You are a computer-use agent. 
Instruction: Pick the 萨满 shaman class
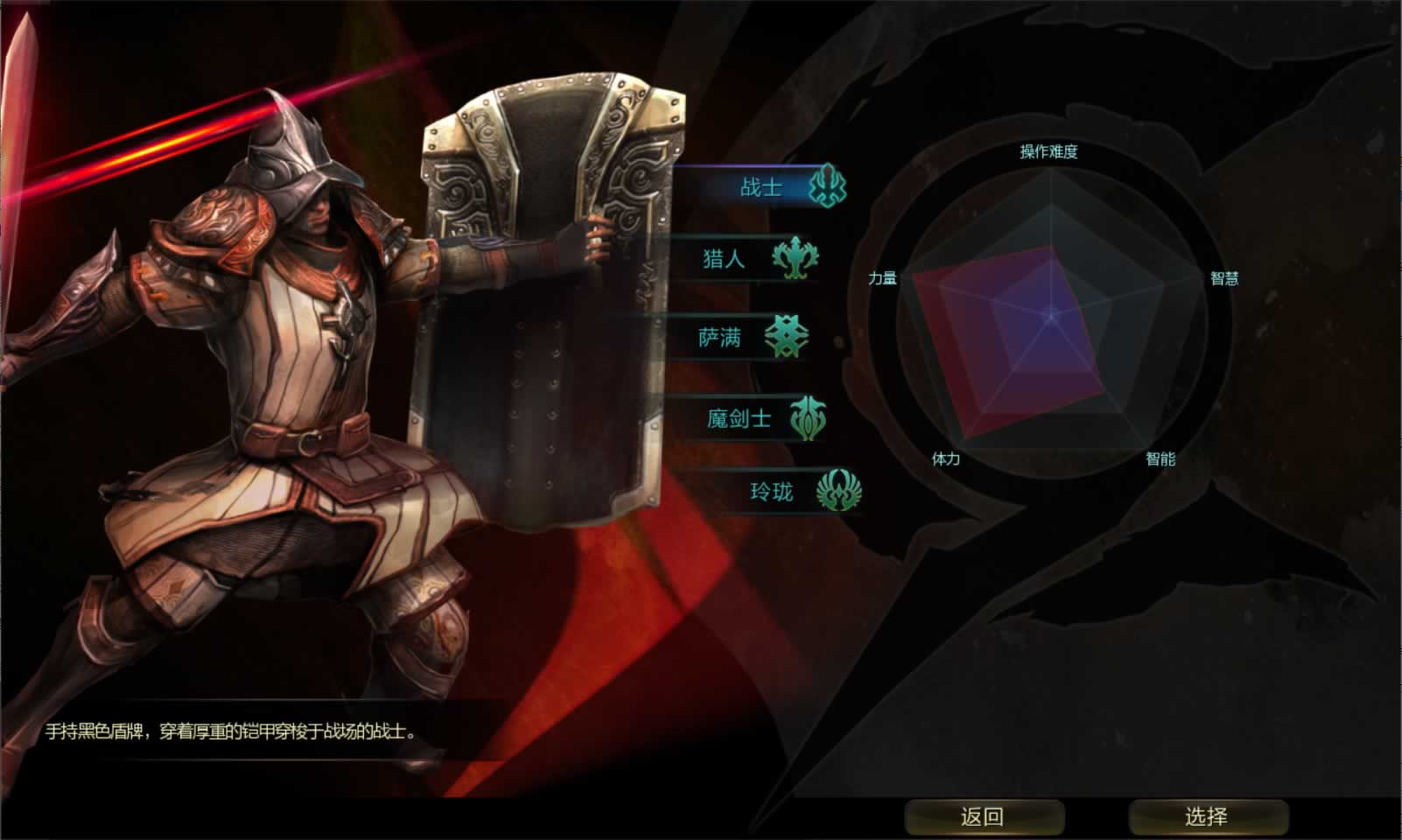click(722, 338)
